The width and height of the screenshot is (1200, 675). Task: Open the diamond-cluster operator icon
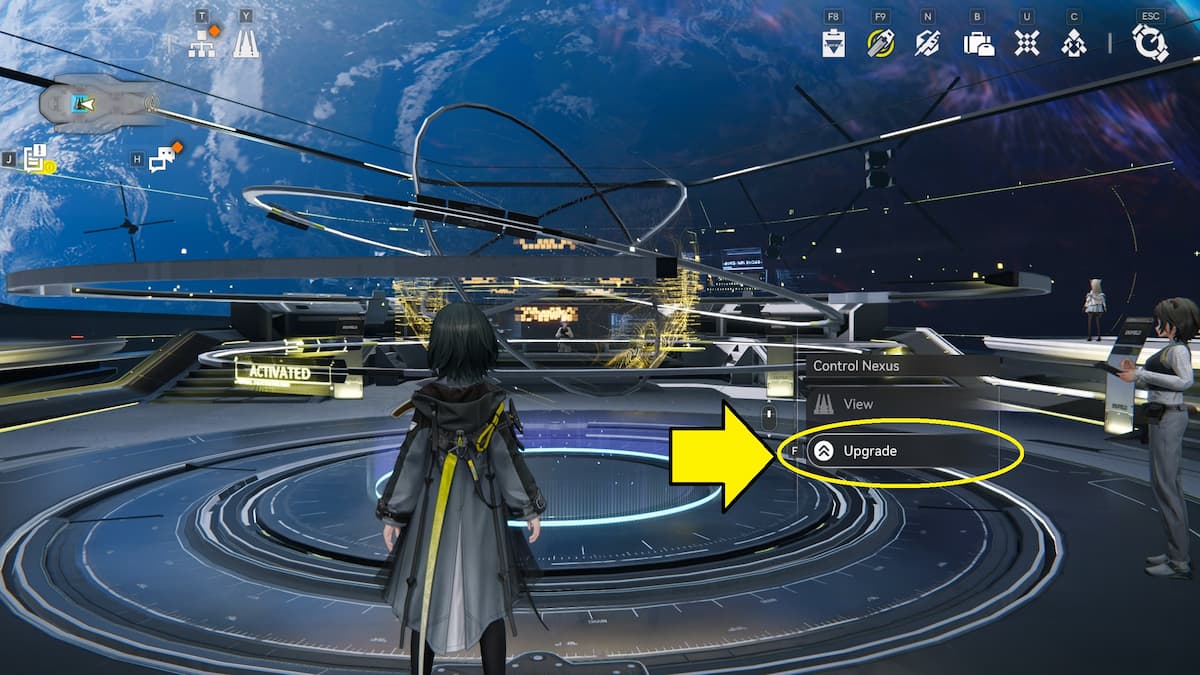(1074, 43)
